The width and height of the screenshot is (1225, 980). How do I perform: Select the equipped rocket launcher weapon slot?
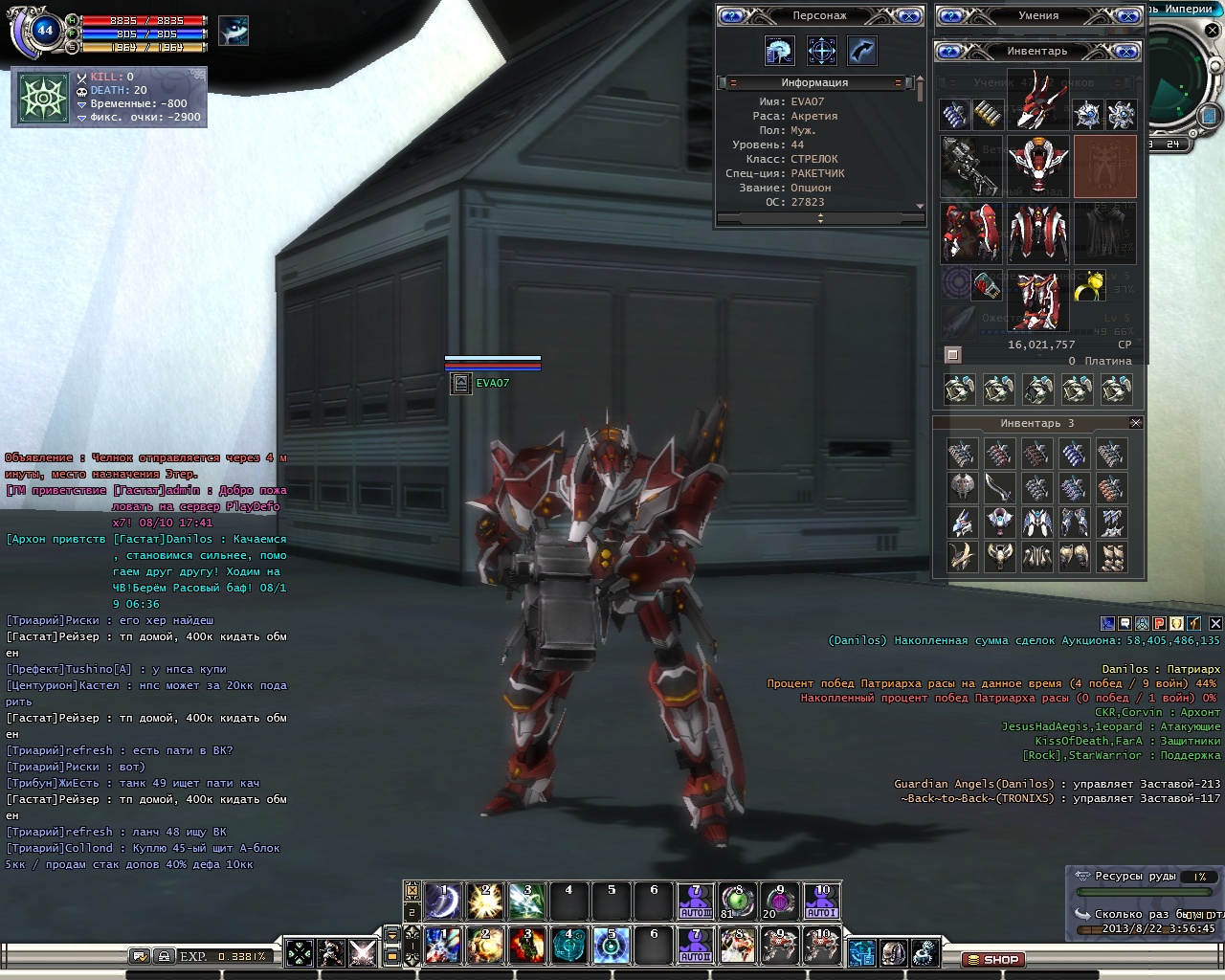click(x=969, y=166)
